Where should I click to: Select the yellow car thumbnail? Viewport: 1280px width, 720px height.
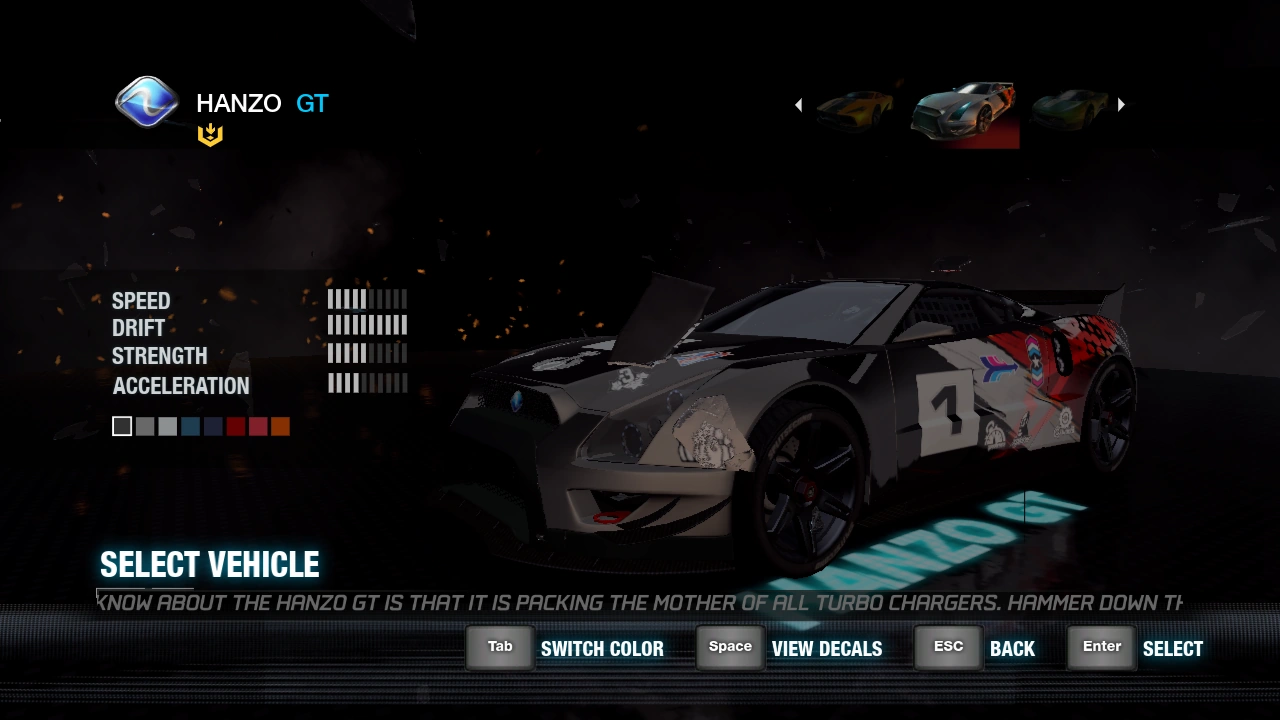point(855,107)
